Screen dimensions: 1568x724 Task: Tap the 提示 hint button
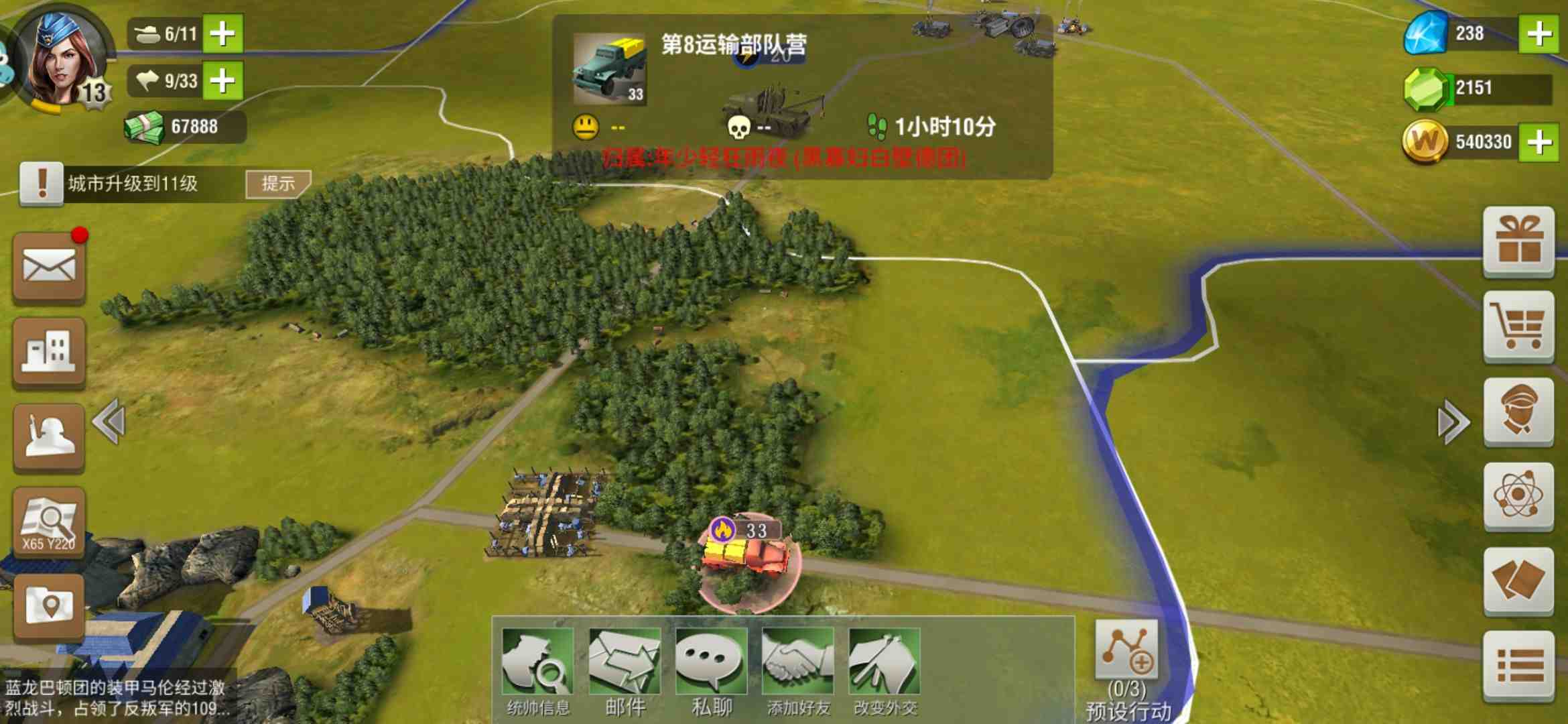277,184
